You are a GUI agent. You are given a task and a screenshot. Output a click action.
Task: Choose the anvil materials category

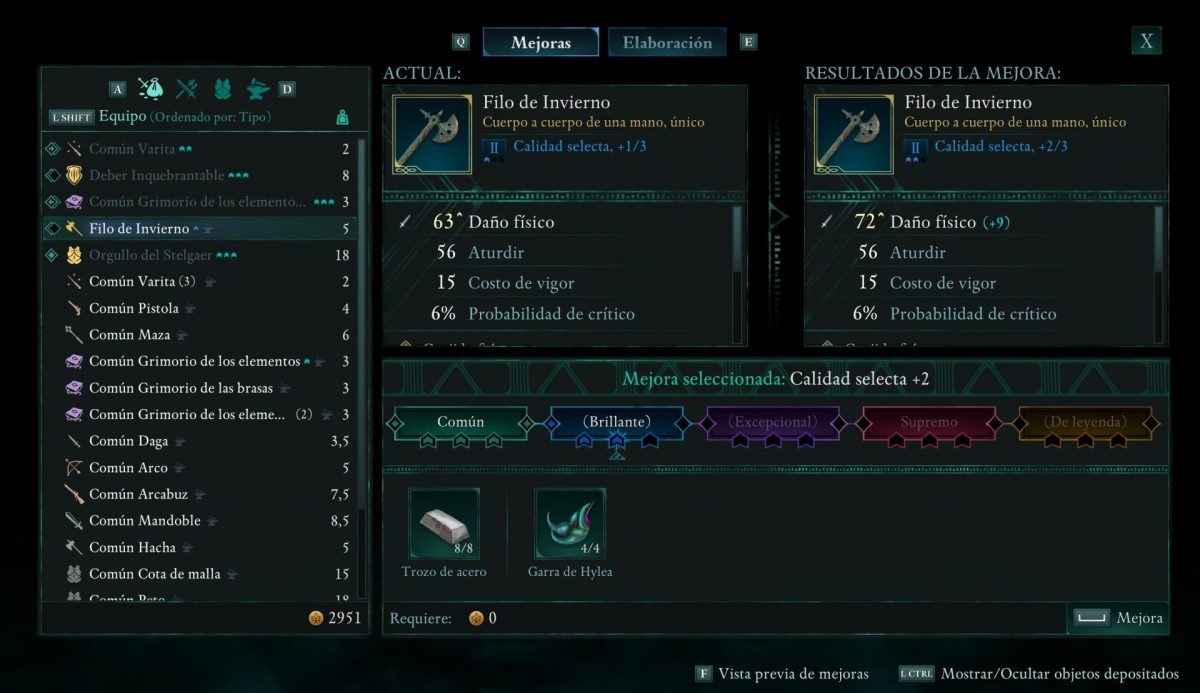click(x=257, y=89)
